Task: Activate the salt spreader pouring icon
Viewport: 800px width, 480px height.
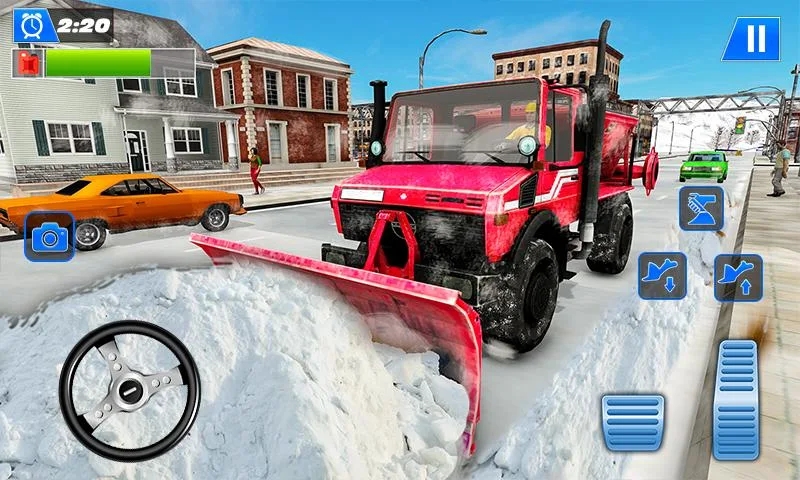Action: [701, 208]
